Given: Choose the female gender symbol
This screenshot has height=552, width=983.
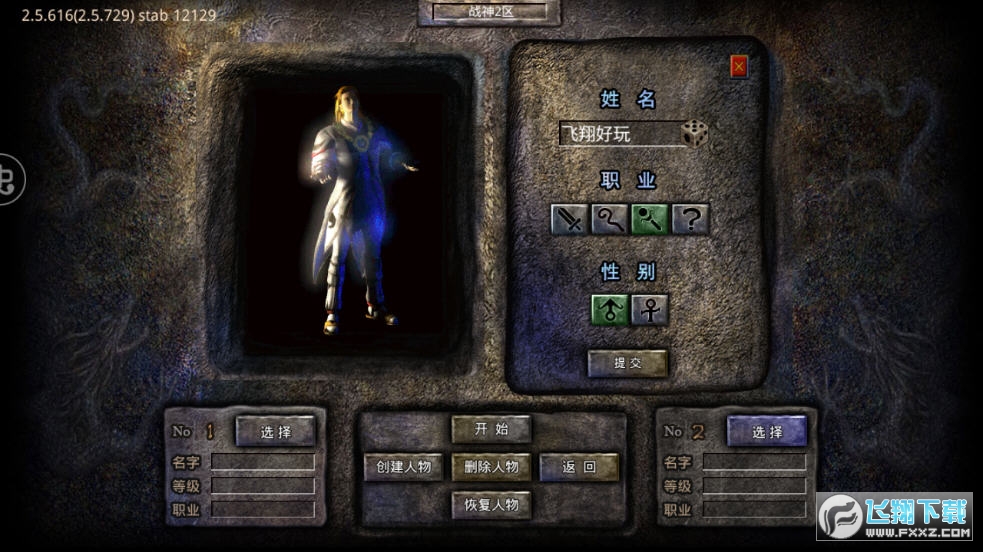Looking at the screenshot, I should pos(650,310).
